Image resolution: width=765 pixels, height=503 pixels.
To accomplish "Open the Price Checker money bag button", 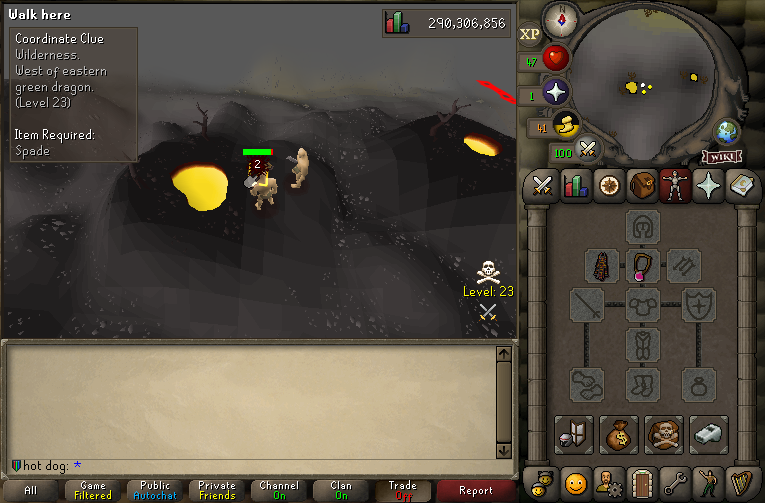I will [x=619, y=435].
